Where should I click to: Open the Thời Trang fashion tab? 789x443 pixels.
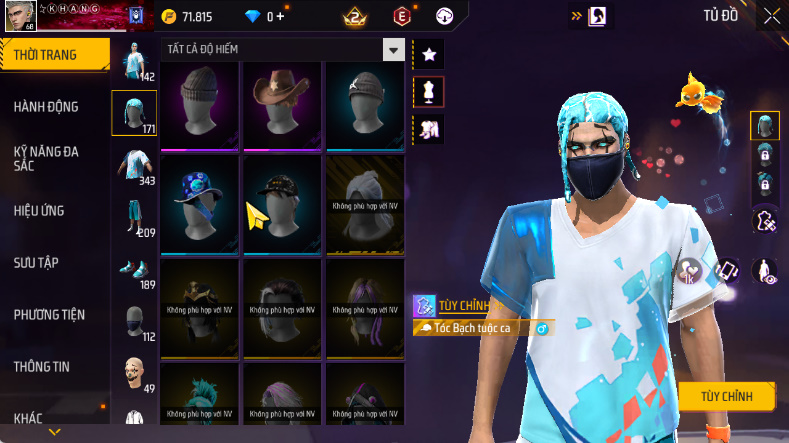click(x=46, y=55)
